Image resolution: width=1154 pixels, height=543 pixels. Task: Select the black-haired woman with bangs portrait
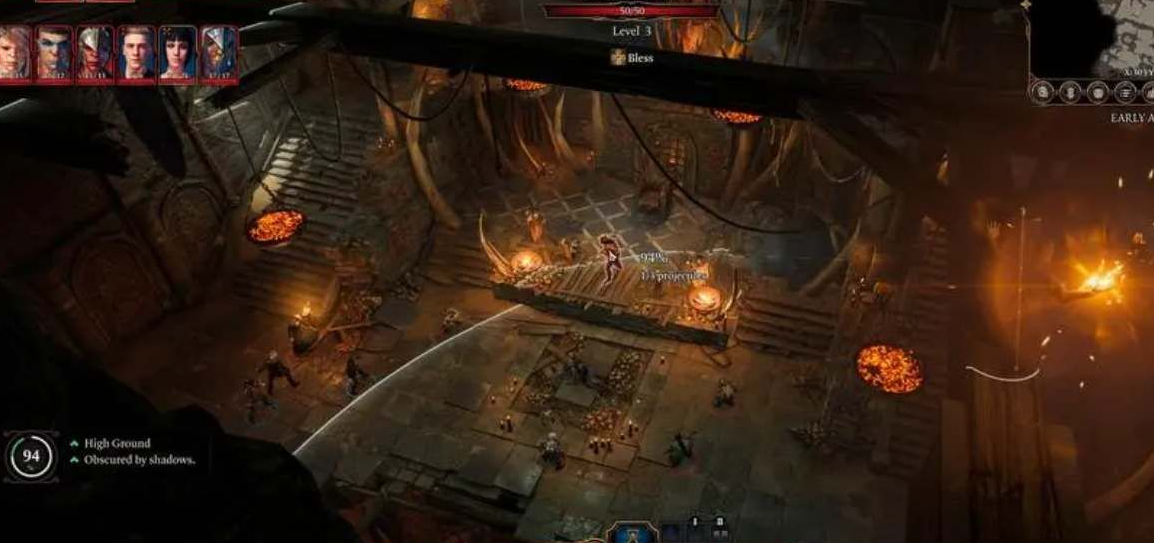point(178,53)
